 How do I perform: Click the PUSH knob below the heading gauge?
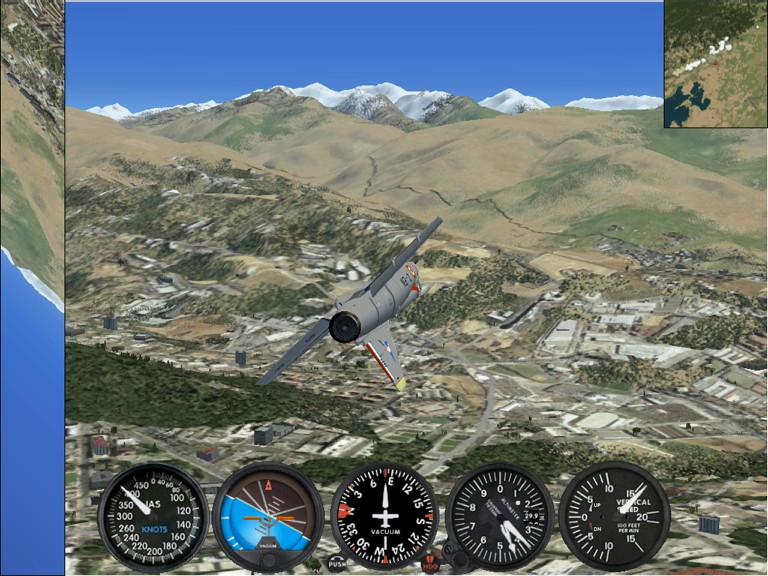click(x=337, y=563)
